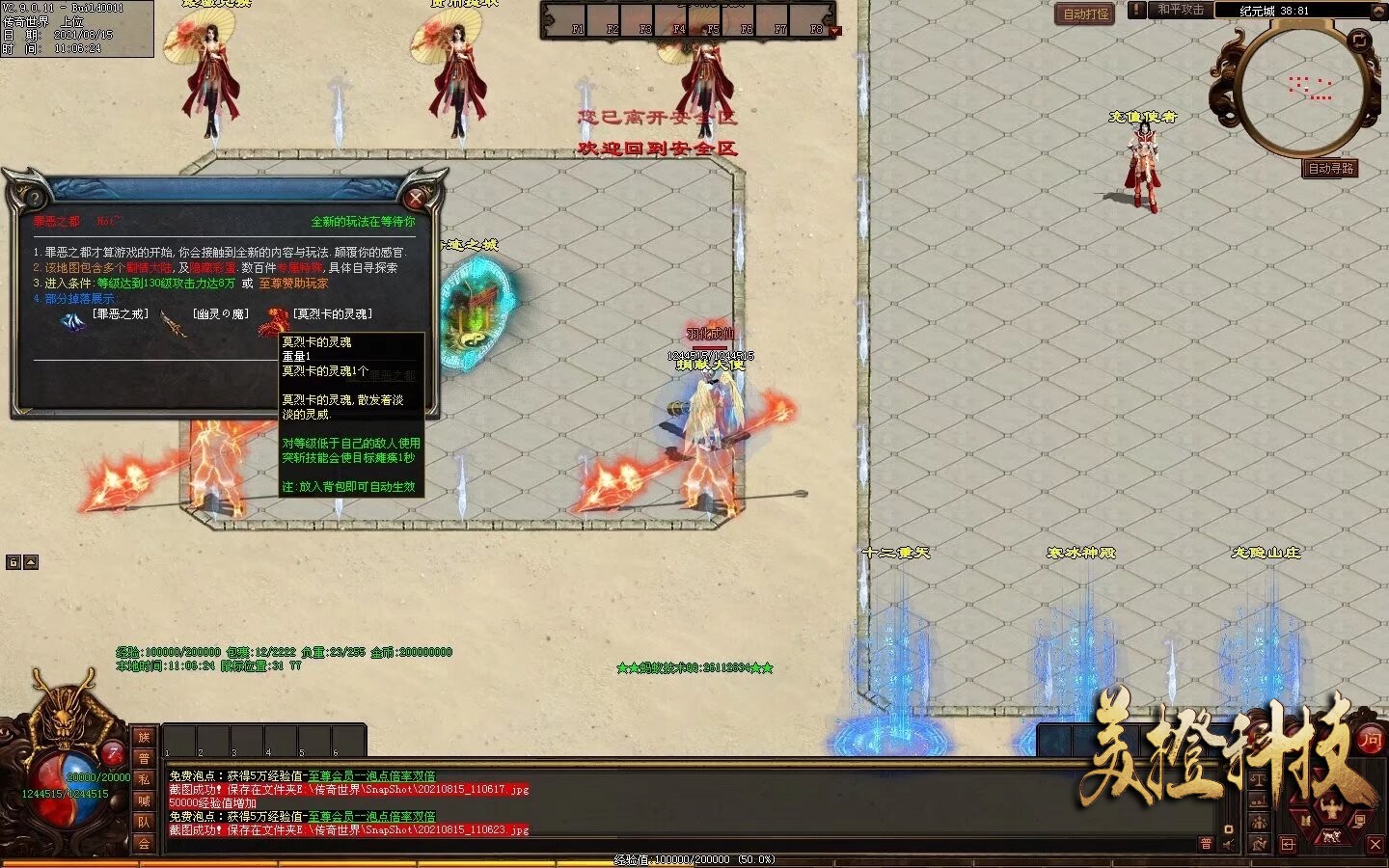
Task: Activate 自动寻路 auto-pathfinding
Action: [x=1330, y=169]
